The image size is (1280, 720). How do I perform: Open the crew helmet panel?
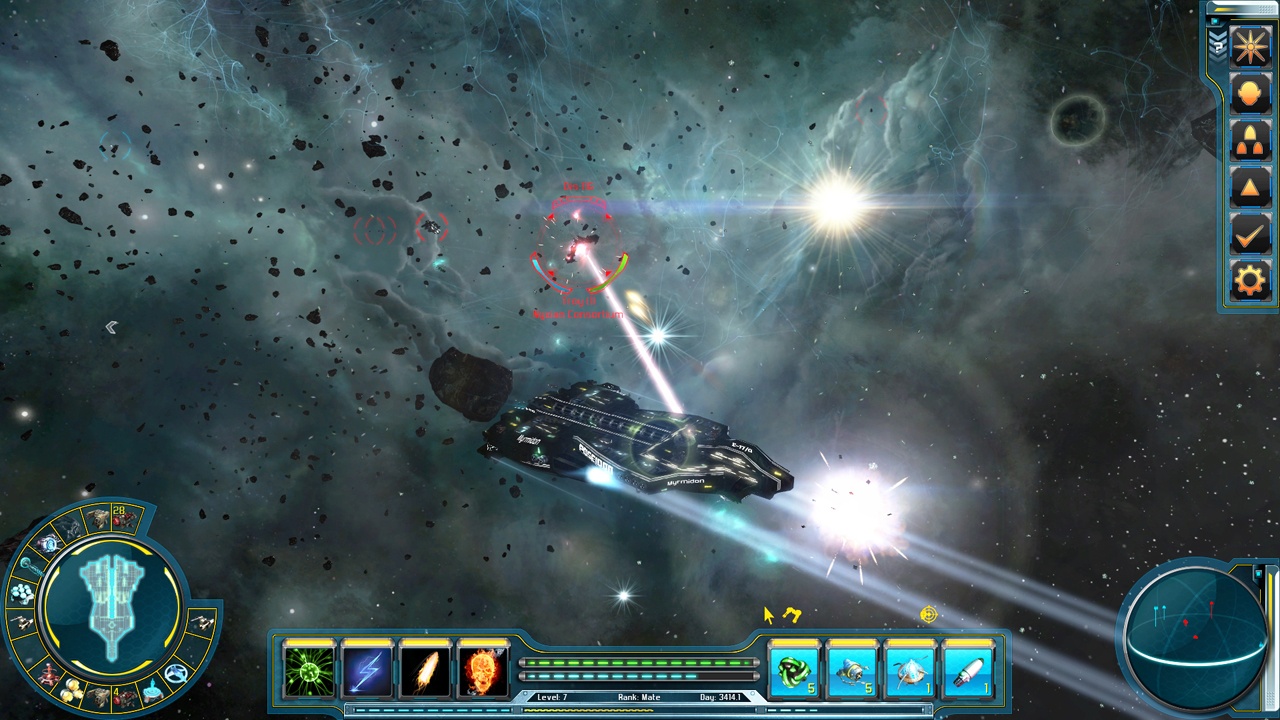(x=1250, y=93)
